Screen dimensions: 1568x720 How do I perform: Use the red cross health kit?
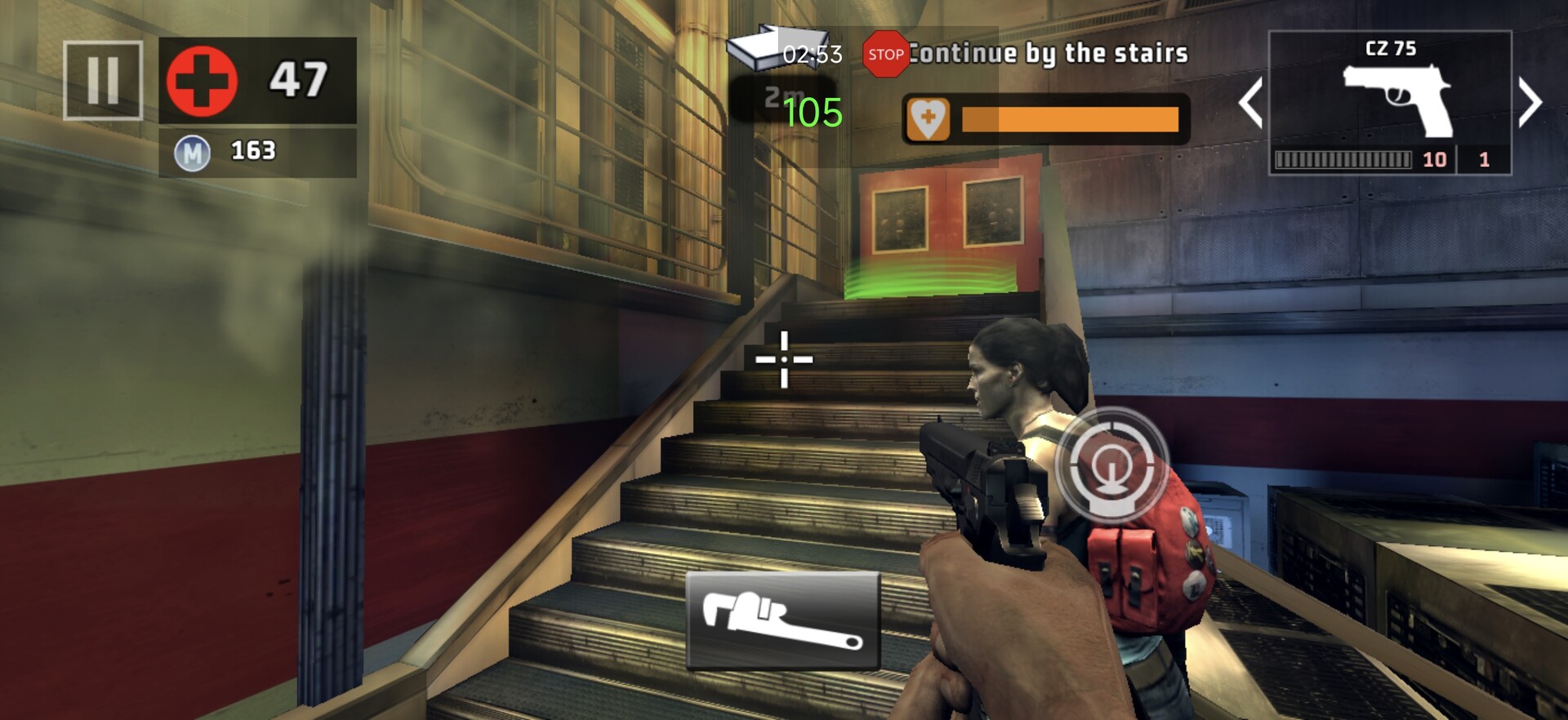click(203, 81)
